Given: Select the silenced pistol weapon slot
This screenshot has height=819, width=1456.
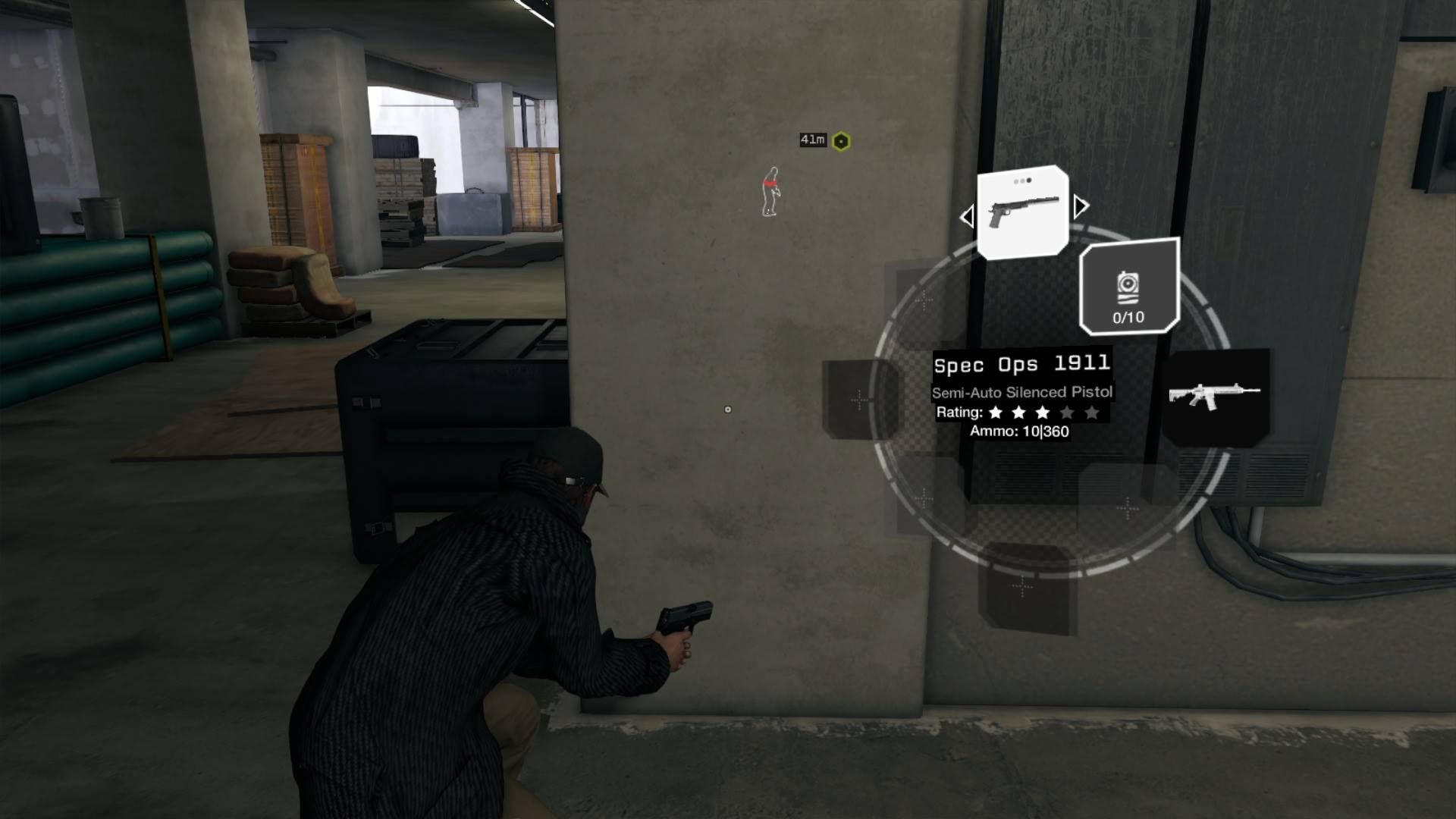Looking at the screenshot, I should click(x=1022, y=213).
